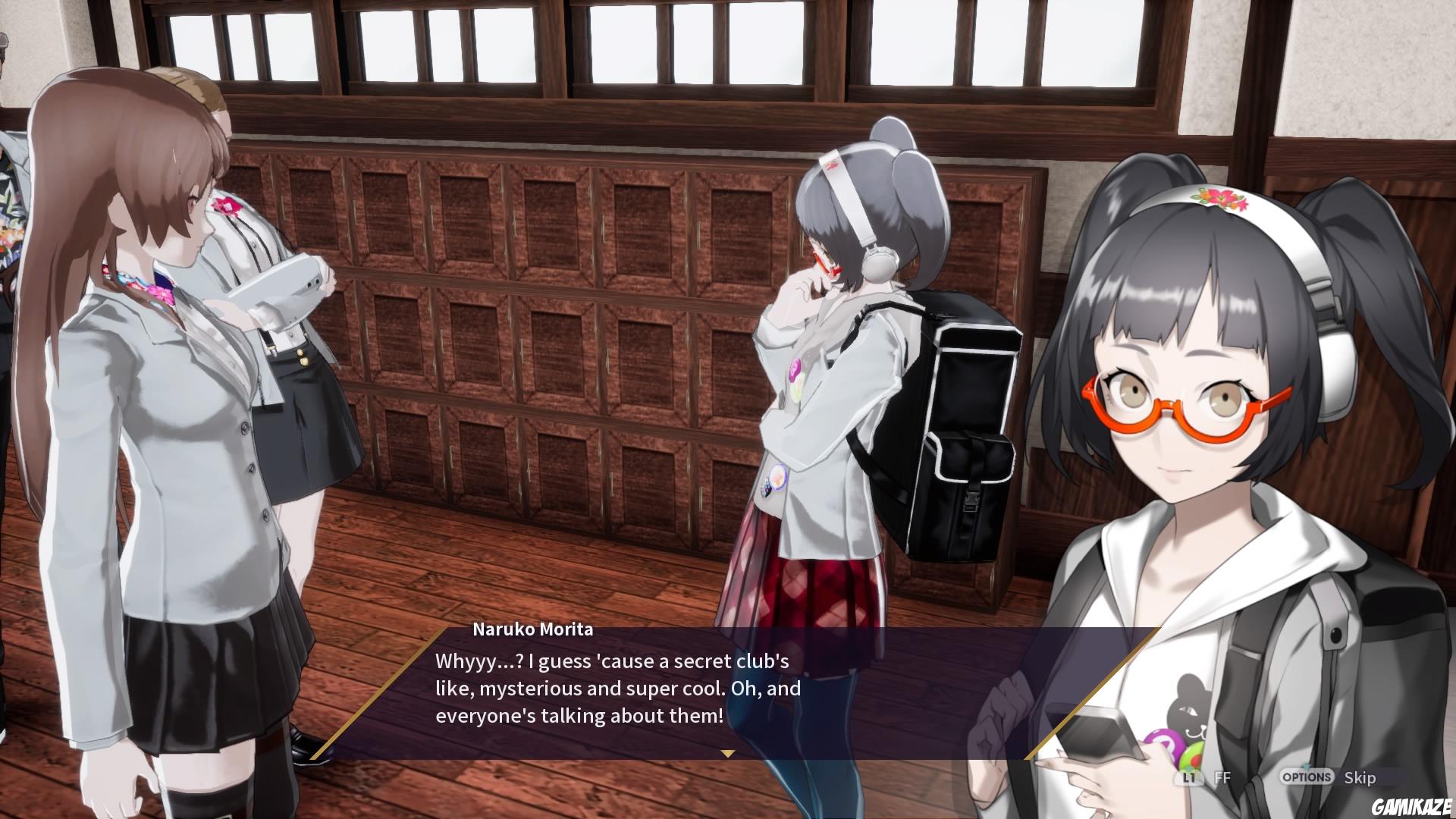Click the Skip button to skip the scene
Image resolution: width=1456 pixels, height=819 pixels.
click(1360, 778)
